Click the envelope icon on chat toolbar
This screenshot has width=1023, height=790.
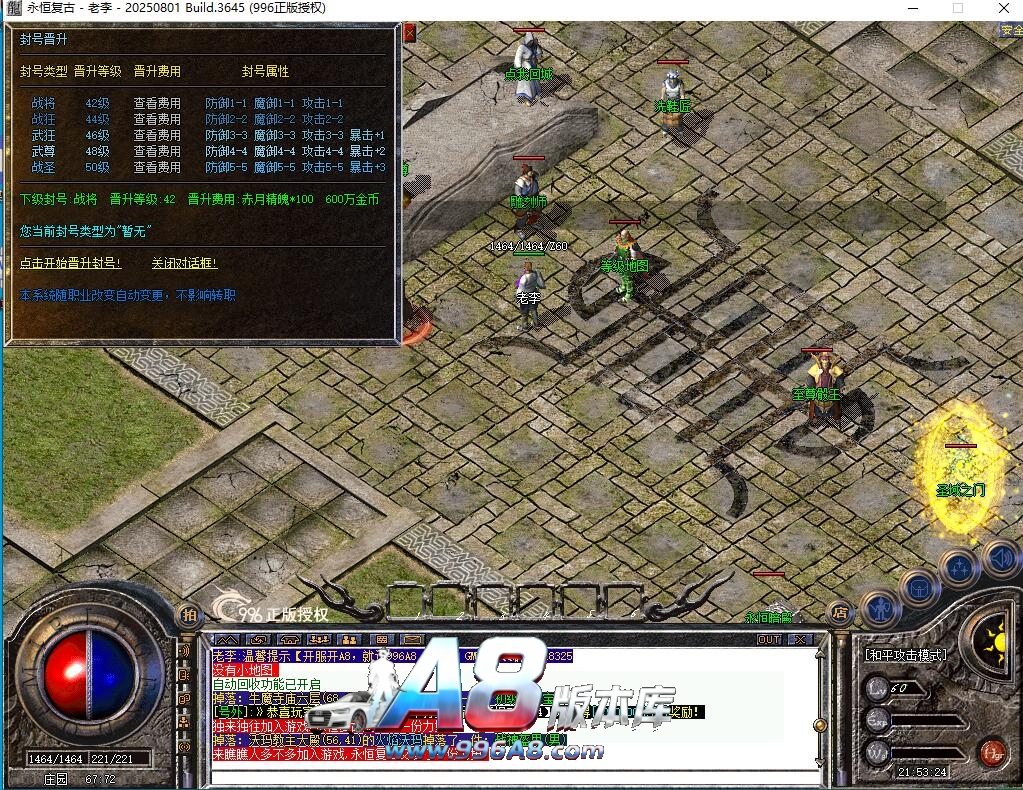tap(412, 639)
